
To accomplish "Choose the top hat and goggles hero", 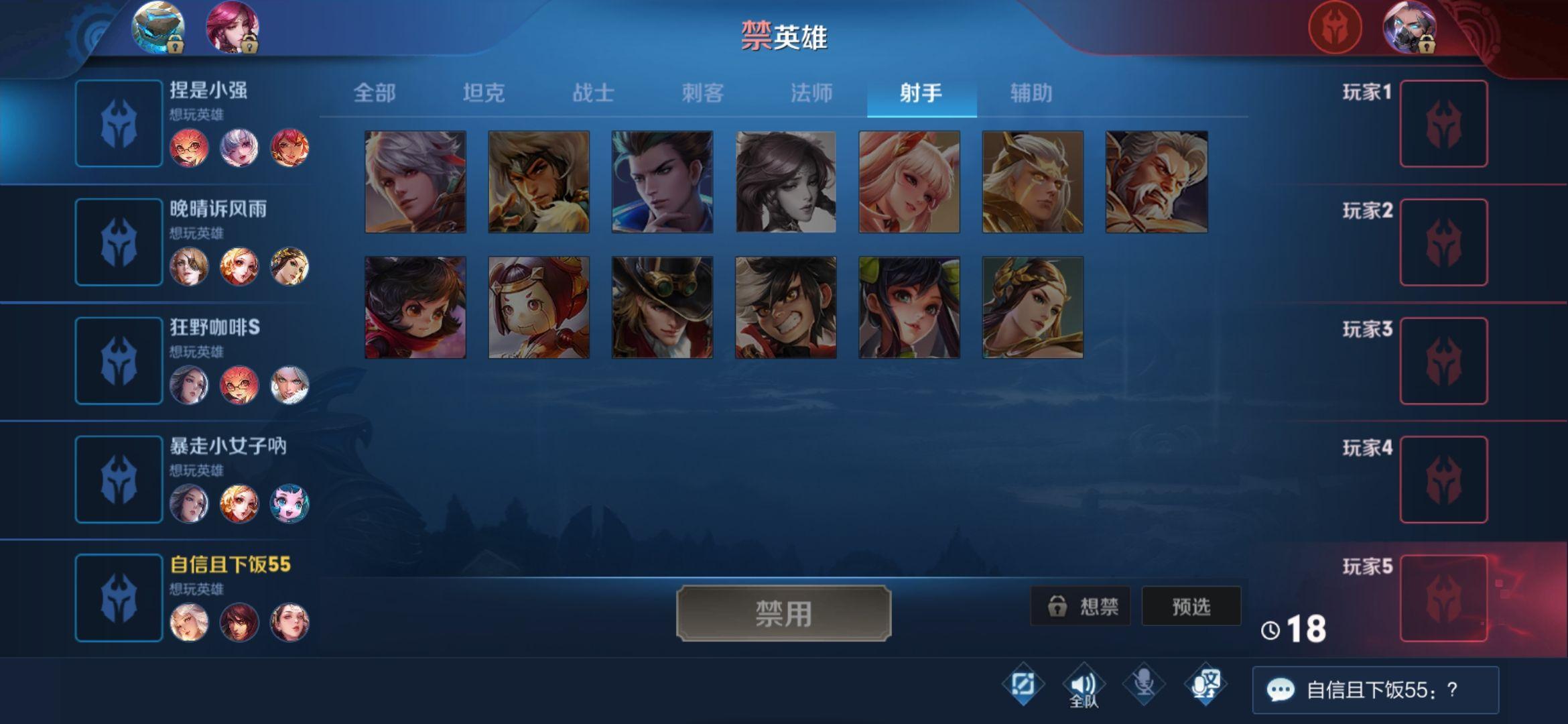I will point(662,307).
